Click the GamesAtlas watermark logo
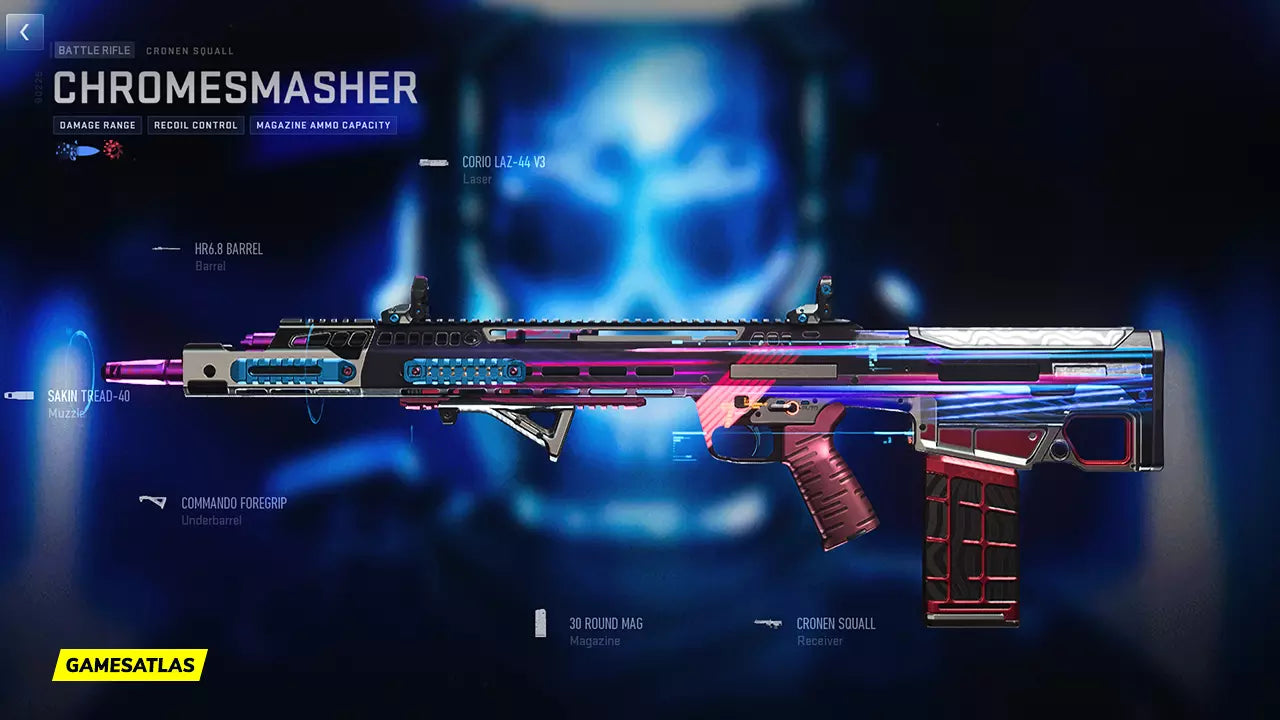1280x720 pixels. (x=130, y=665)
